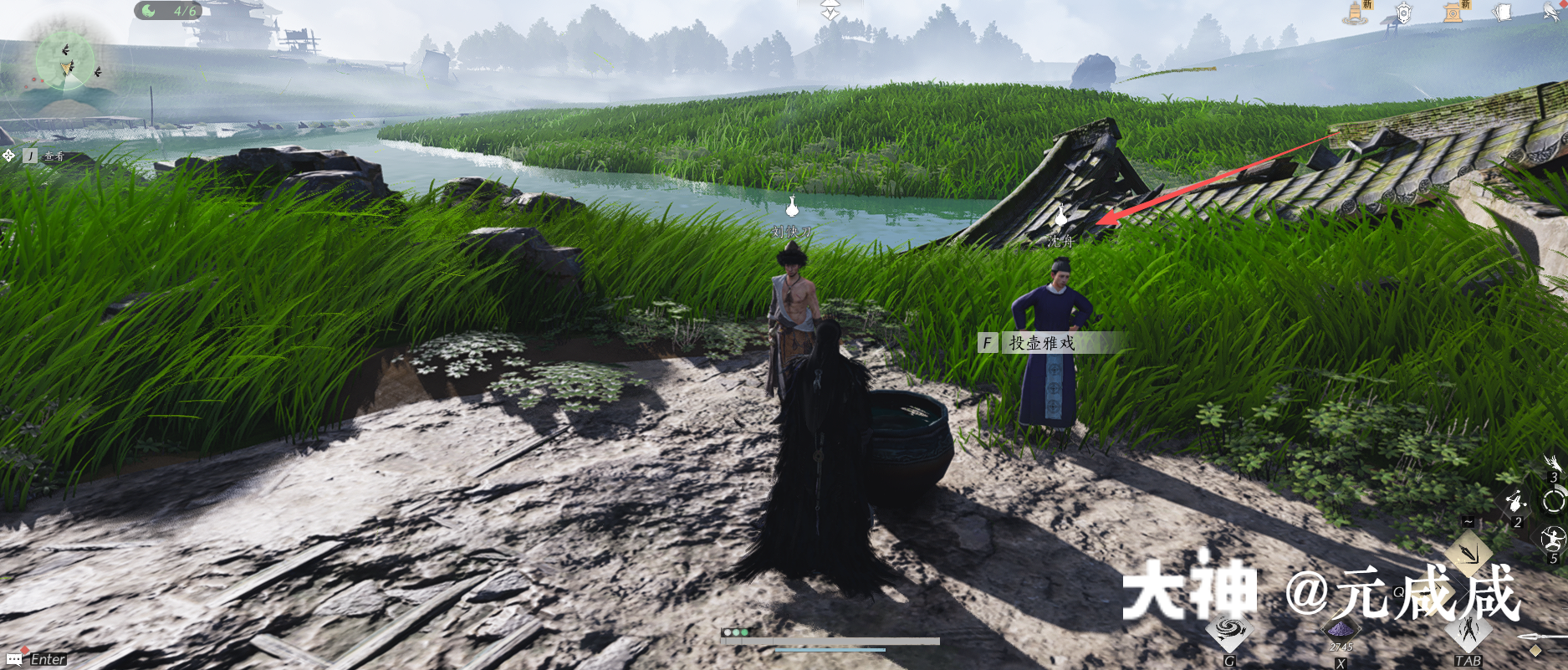The height and width of the screenshot is (670, 1568).
Task: Select the 投壶雅戏 interaction prompt
Action: 1041,343
